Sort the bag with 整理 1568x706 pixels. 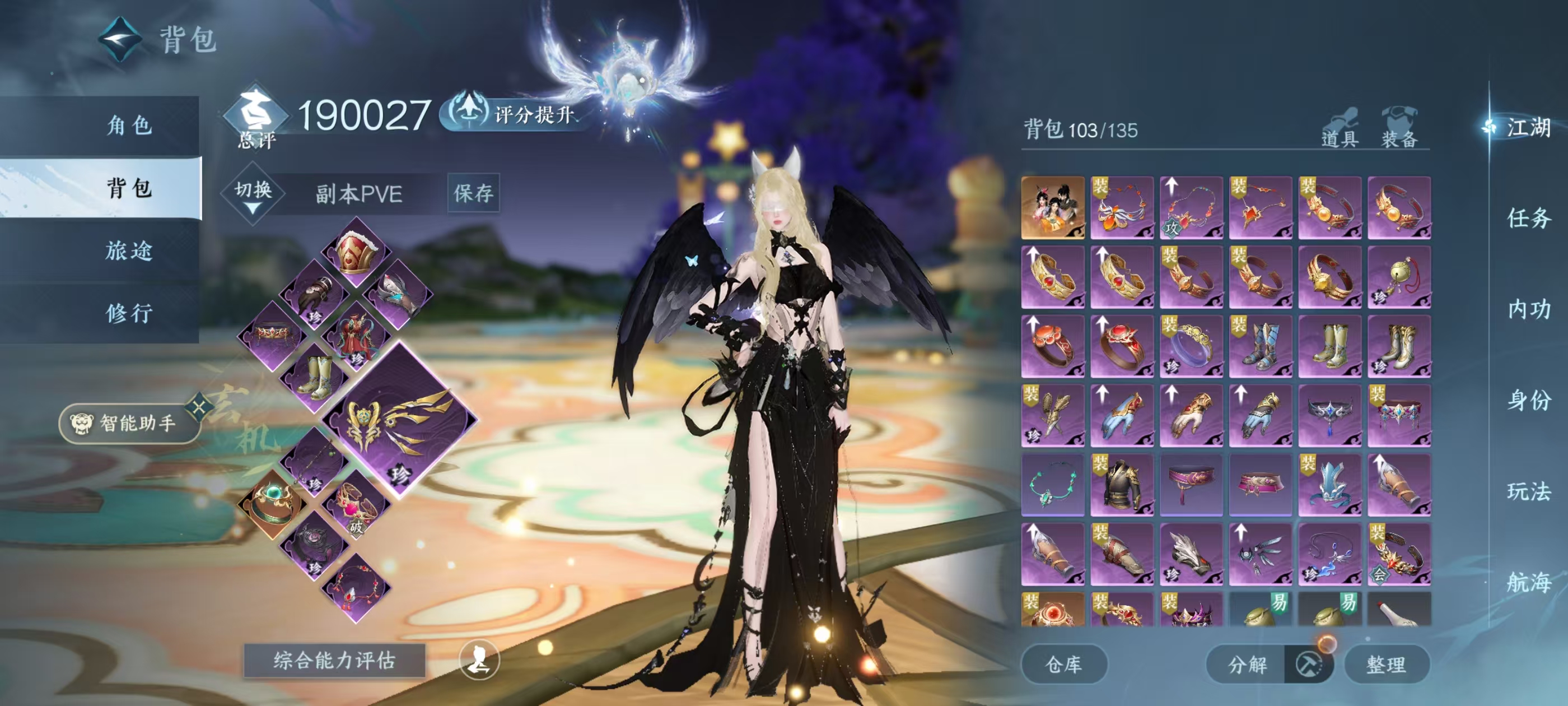tap(1386, 664)
